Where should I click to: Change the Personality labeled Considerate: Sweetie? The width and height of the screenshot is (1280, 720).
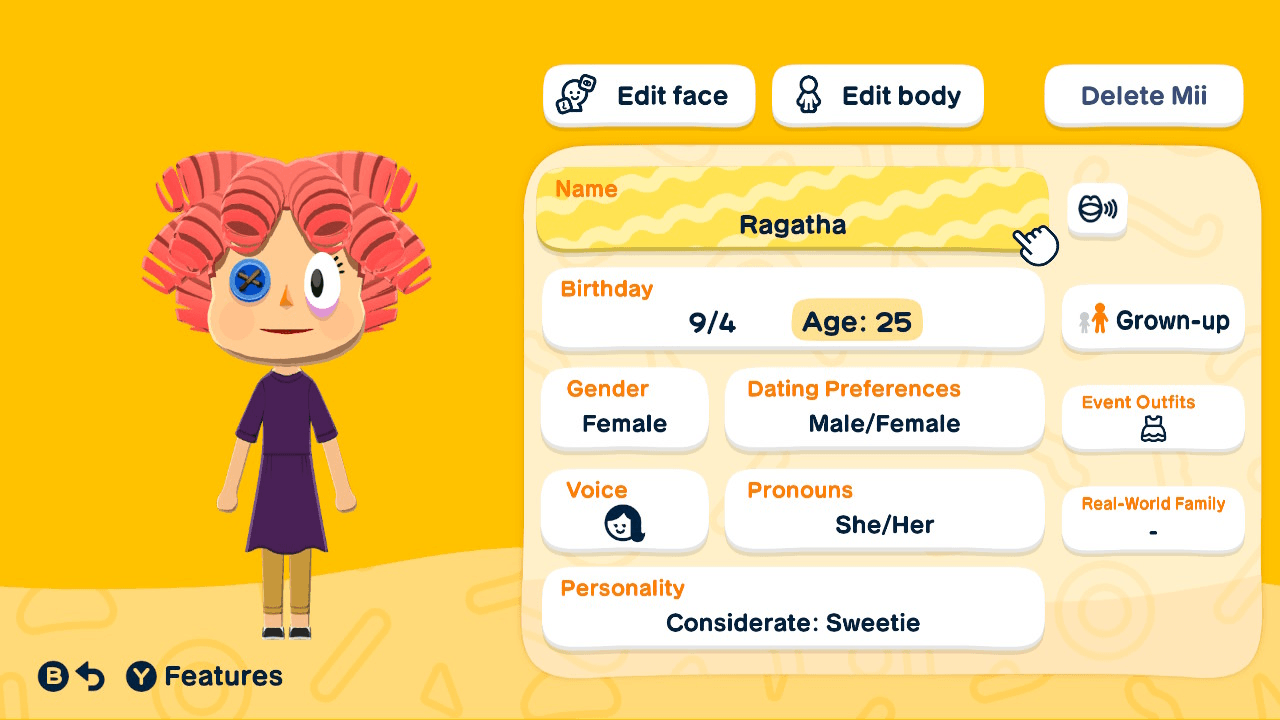[792, 607]
